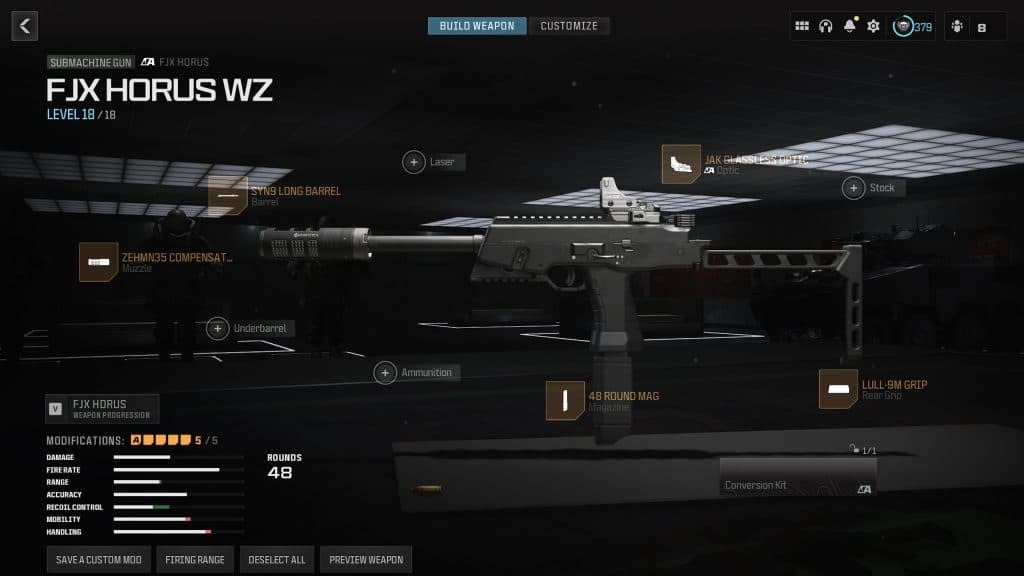The height and width of the screenshot is (576, 1024).
Task: Select the SYN9 Long Barrel slot
Action: [228, 196]
